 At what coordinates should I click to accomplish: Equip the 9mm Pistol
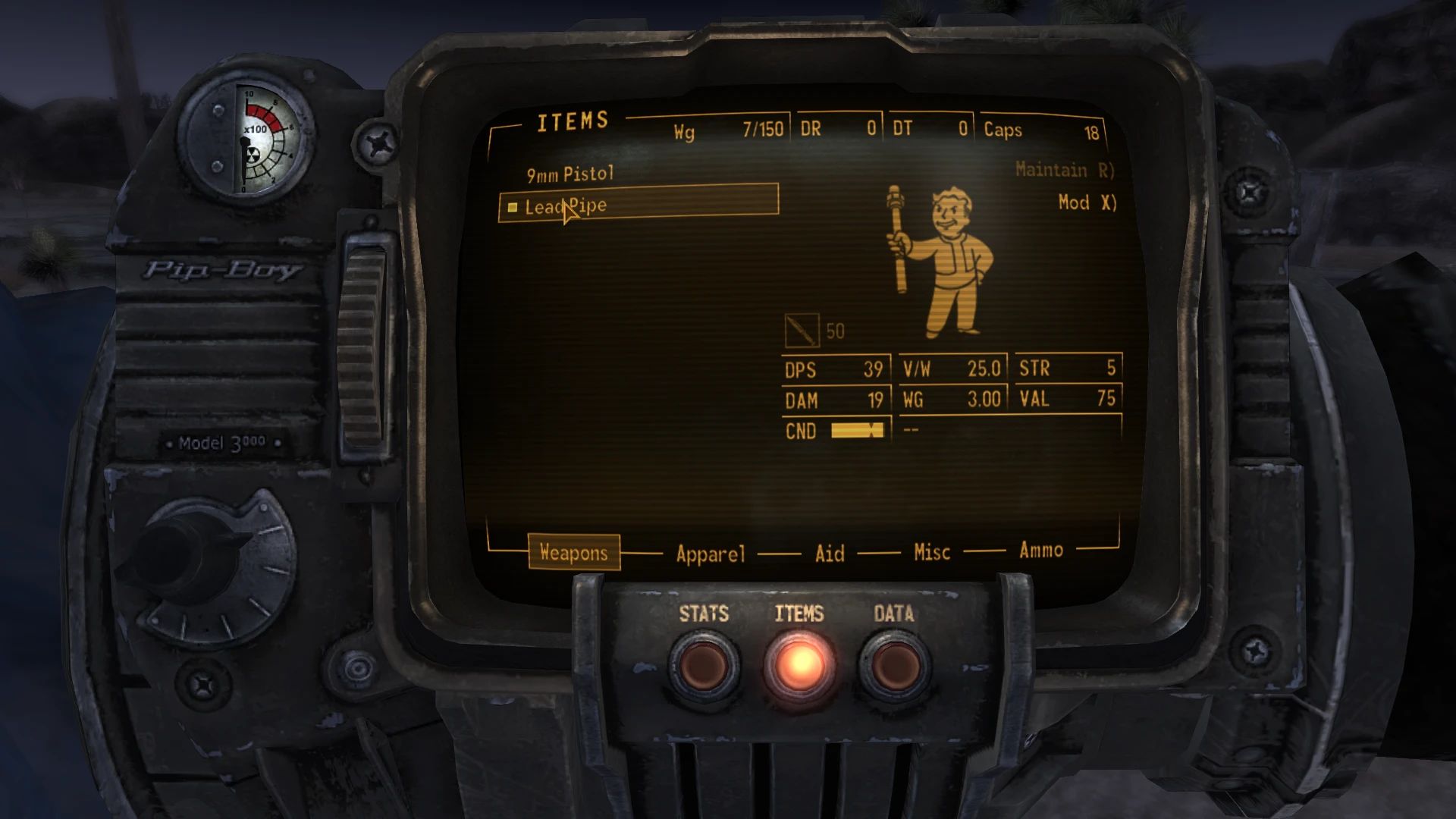click(x=570, y=172)
